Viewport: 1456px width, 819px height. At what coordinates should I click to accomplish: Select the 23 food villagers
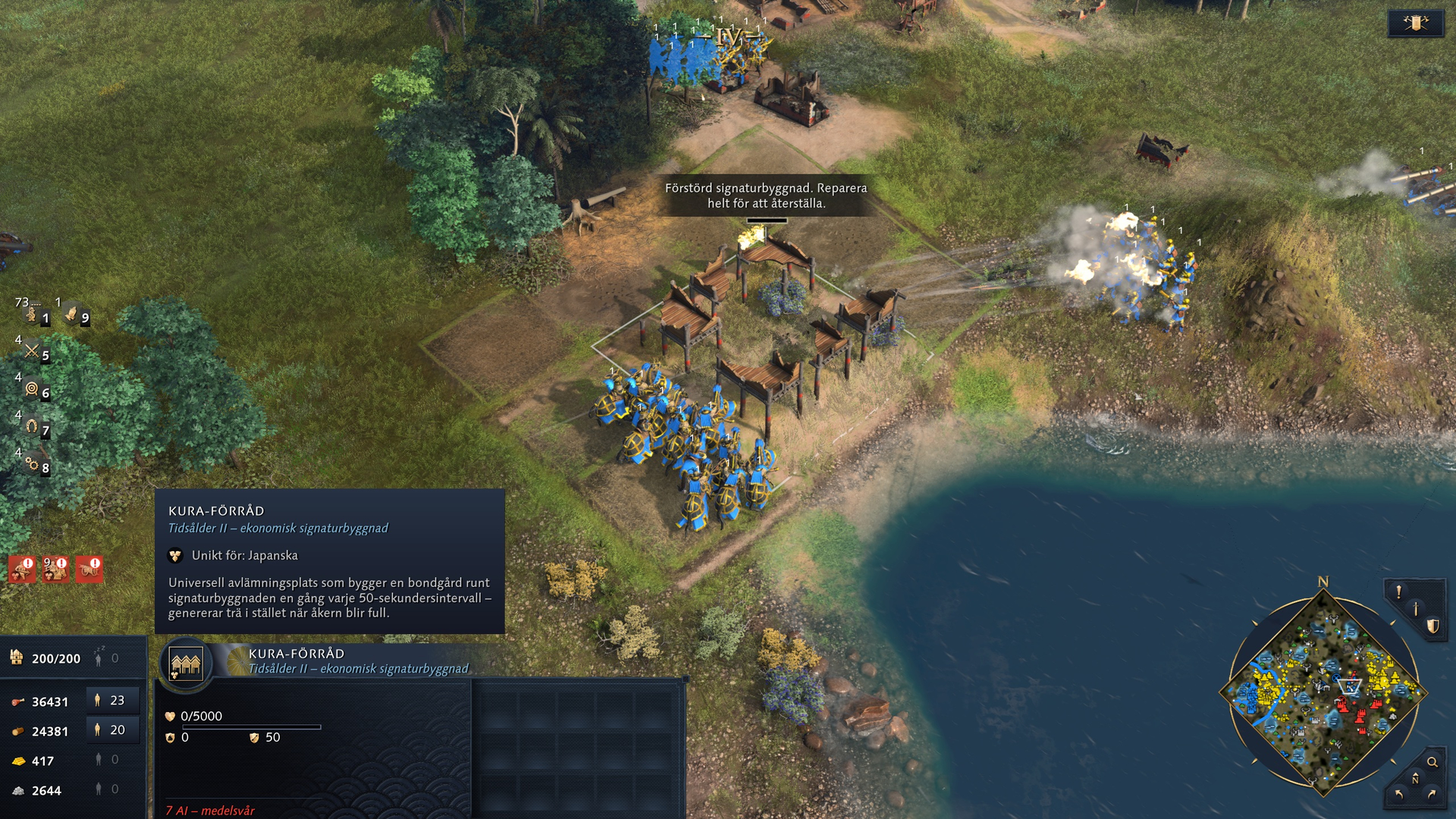112,701
